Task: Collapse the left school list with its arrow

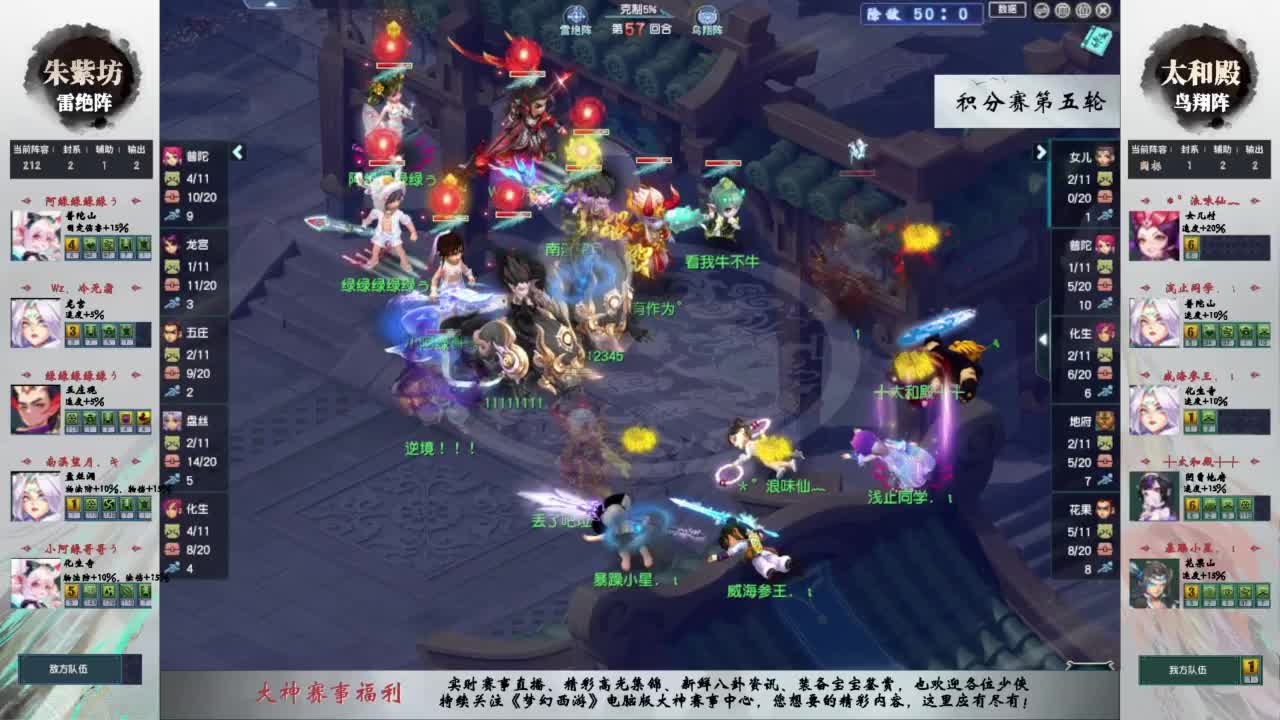Action: (237, 152)
